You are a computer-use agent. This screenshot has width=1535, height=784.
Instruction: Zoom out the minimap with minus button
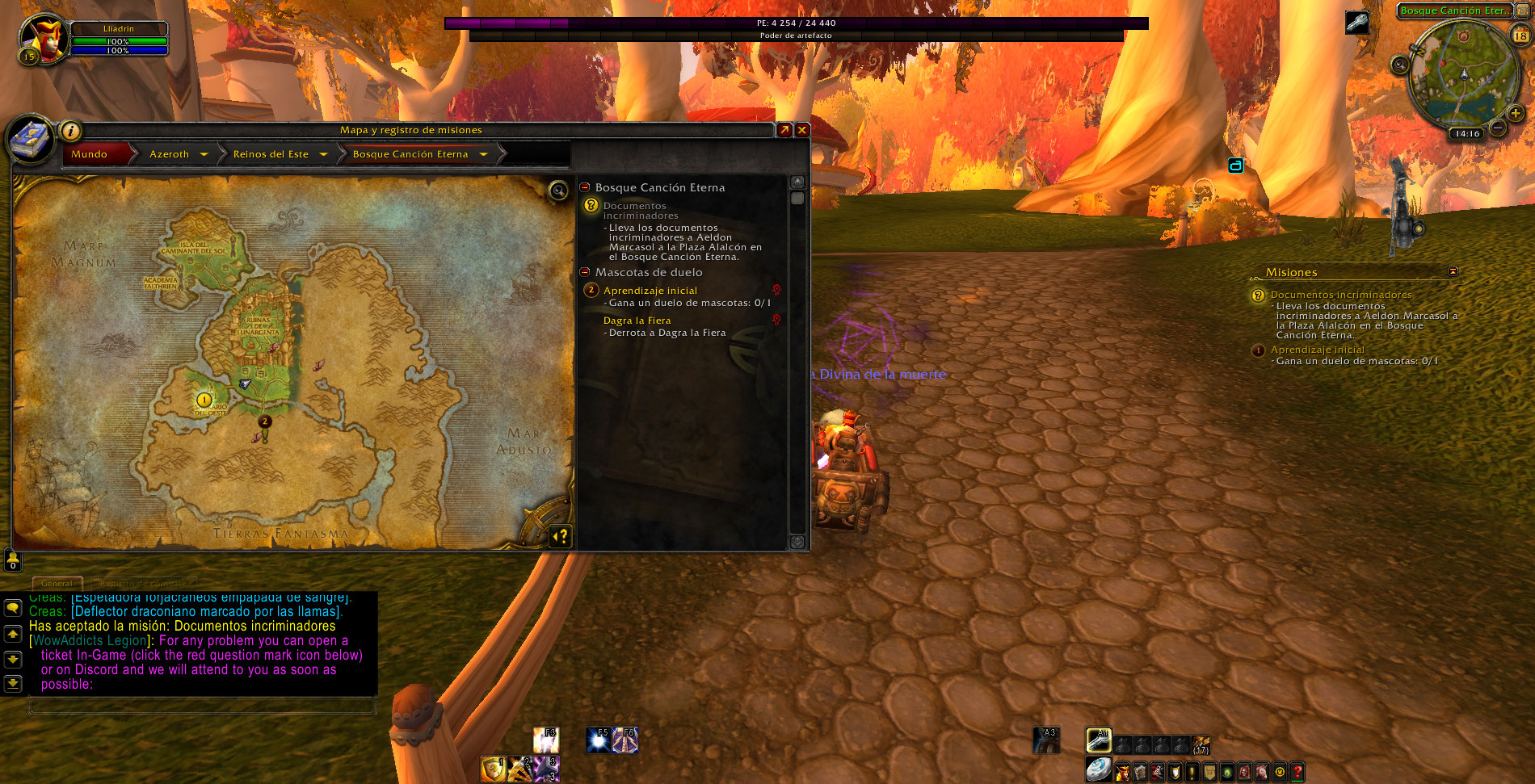1497,128
